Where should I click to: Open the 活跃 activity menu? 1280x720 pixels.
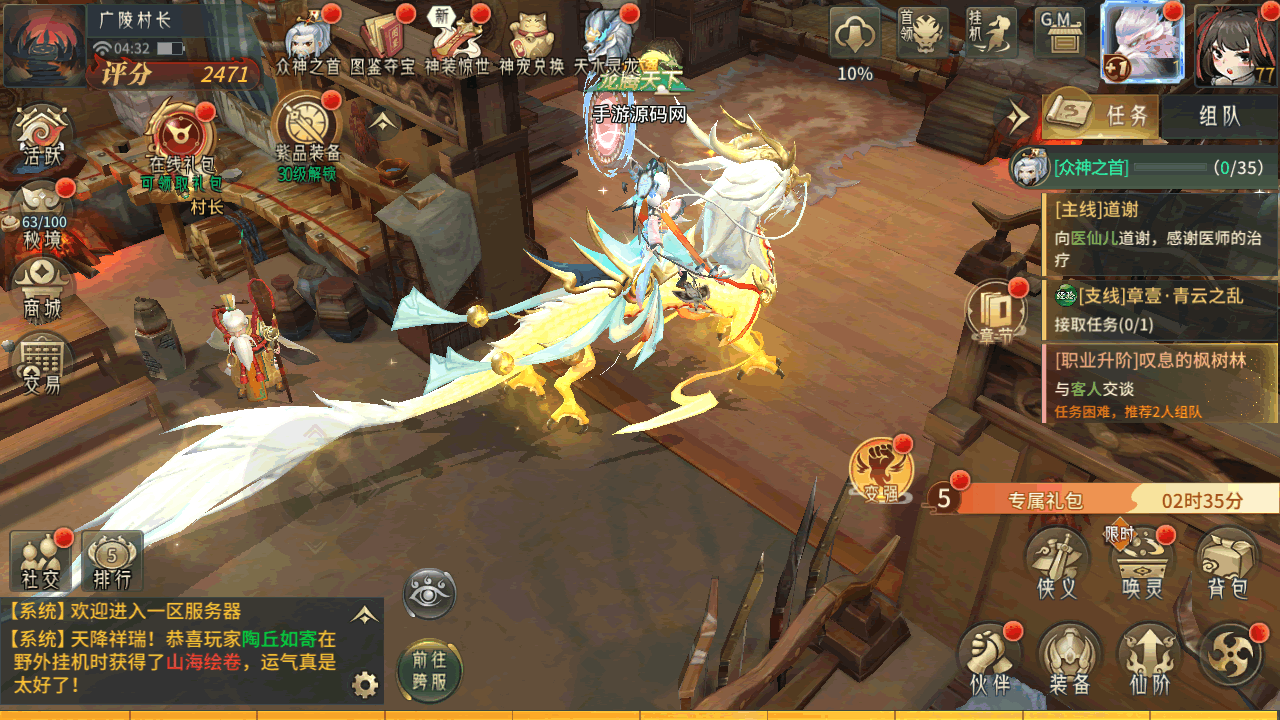[x=42, y=136]
